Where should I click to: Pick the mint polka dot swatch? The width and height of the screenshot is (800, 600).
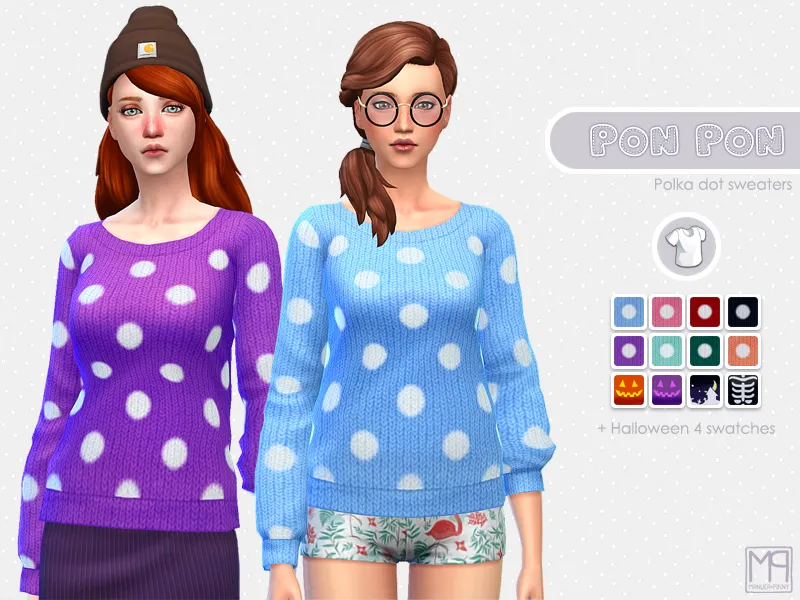(x=666, y=350)
